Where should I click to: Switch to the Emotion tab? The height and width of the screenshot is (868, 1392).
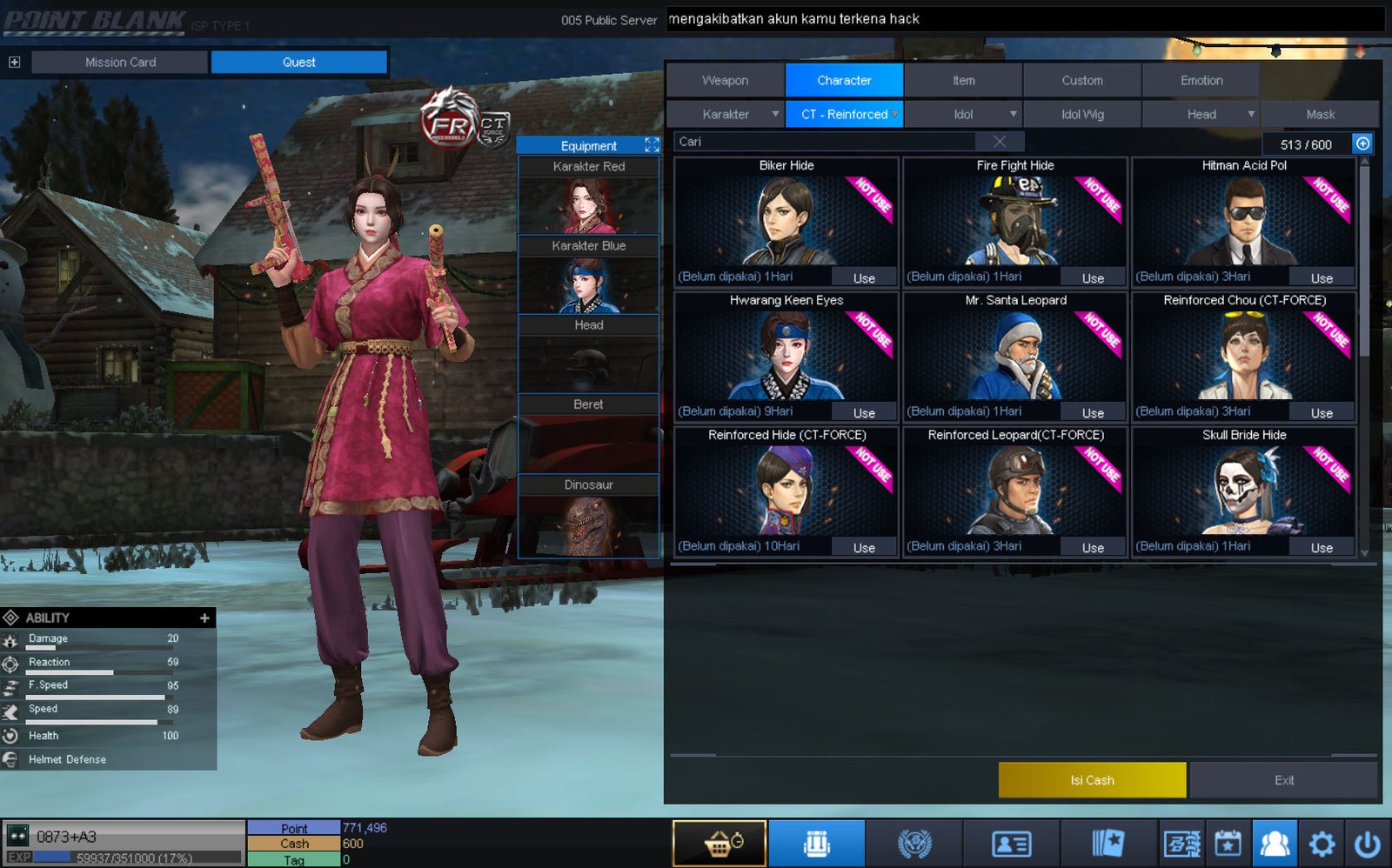[x=1201, y=80]
